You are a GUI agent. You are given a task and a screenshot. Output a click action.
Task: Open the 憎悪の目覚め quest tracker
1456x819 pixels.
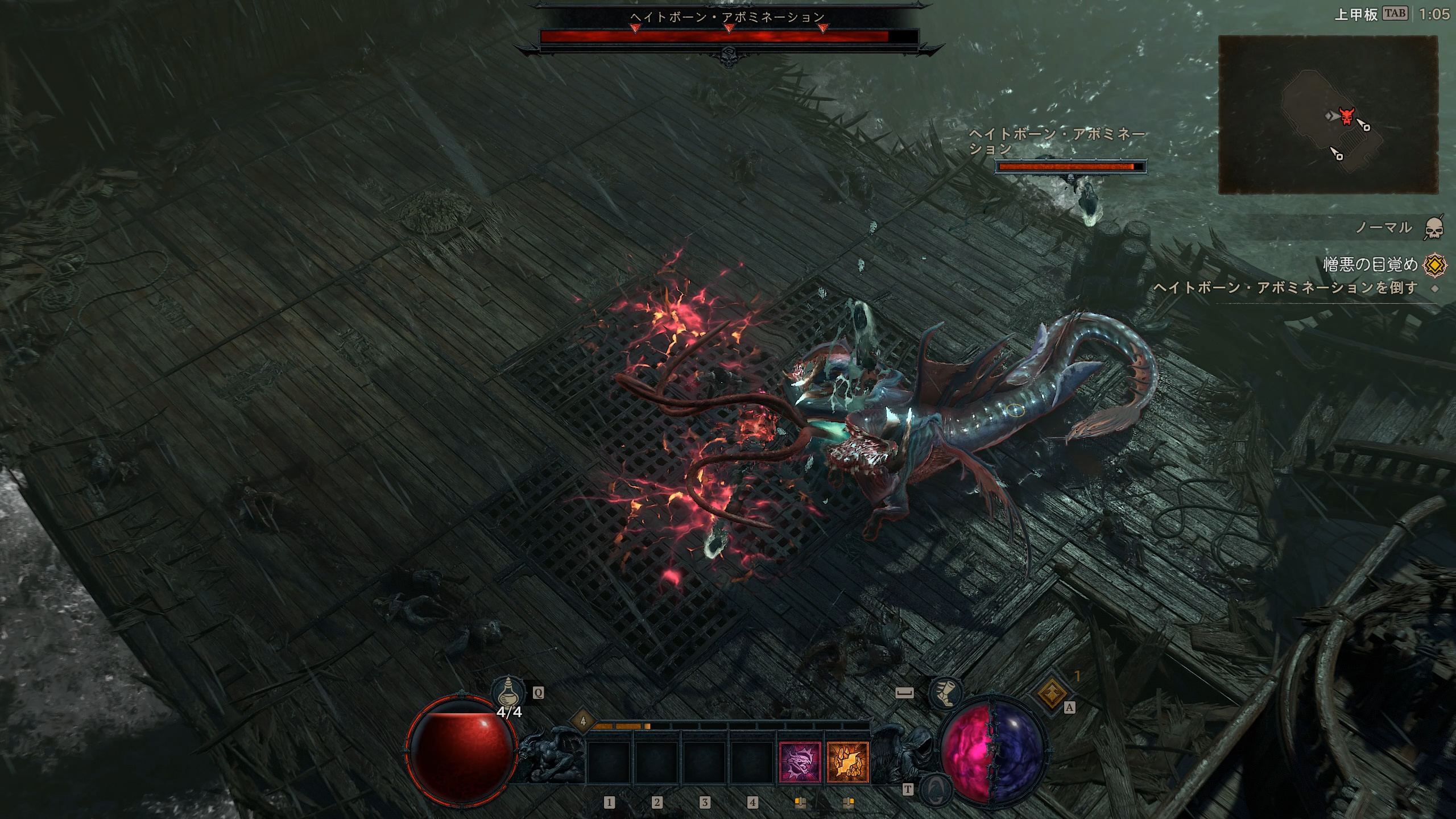point(1370,264)
